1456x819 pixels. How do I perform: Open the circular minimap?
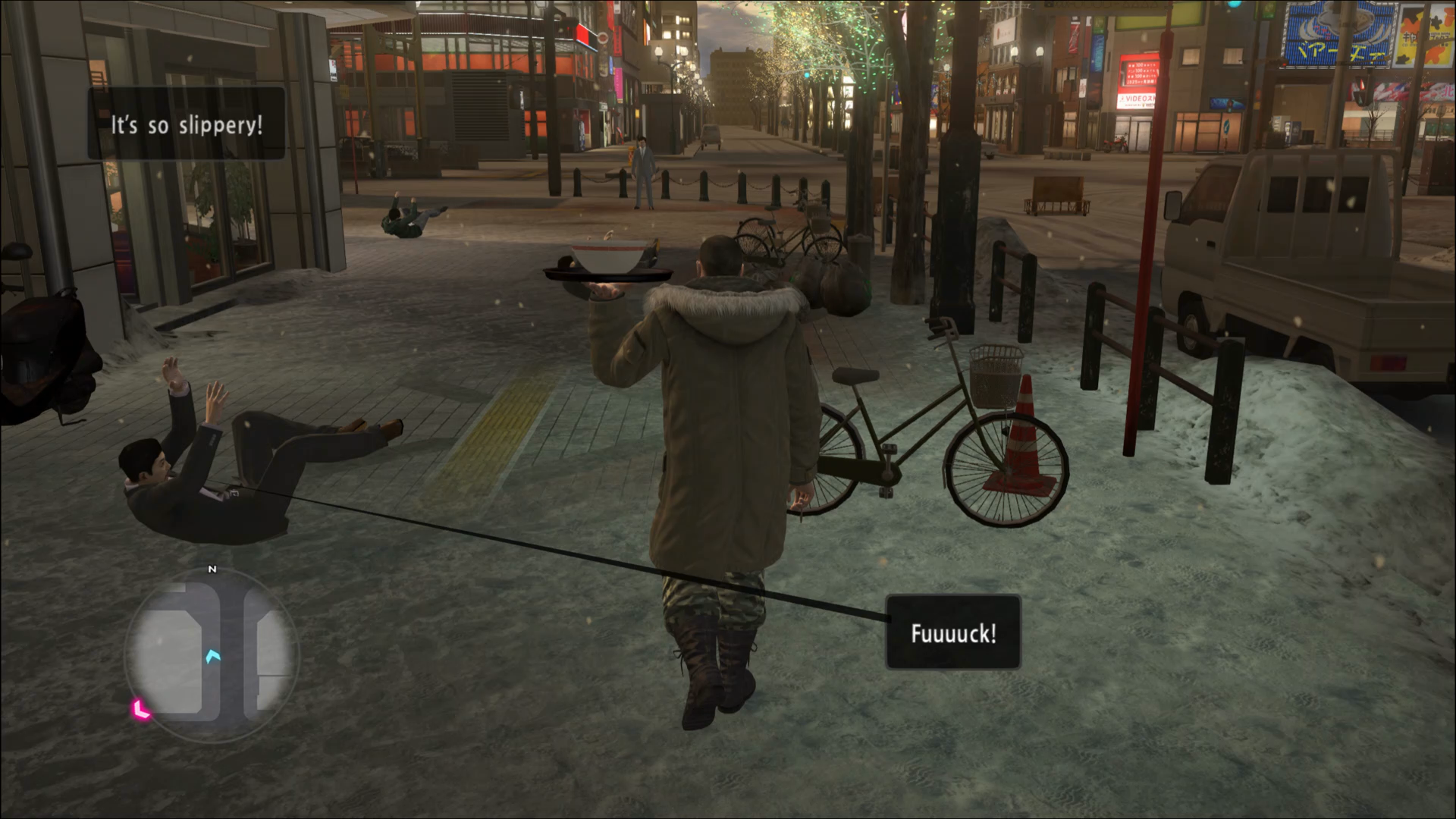[x=212, y=655]
